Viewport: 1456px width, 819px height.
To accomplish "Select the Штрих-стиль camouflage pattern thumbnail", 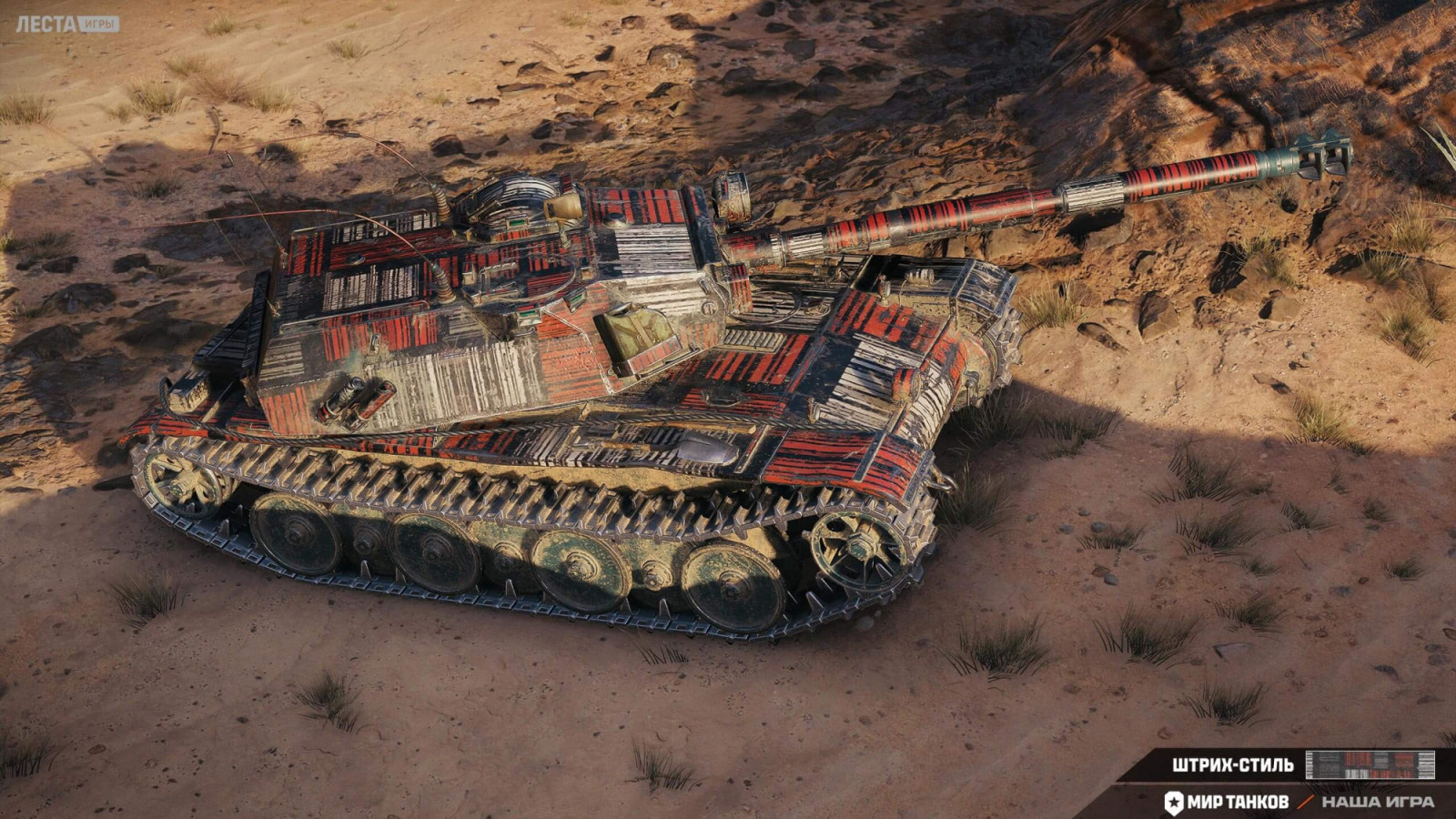I will pos(1370,765).
